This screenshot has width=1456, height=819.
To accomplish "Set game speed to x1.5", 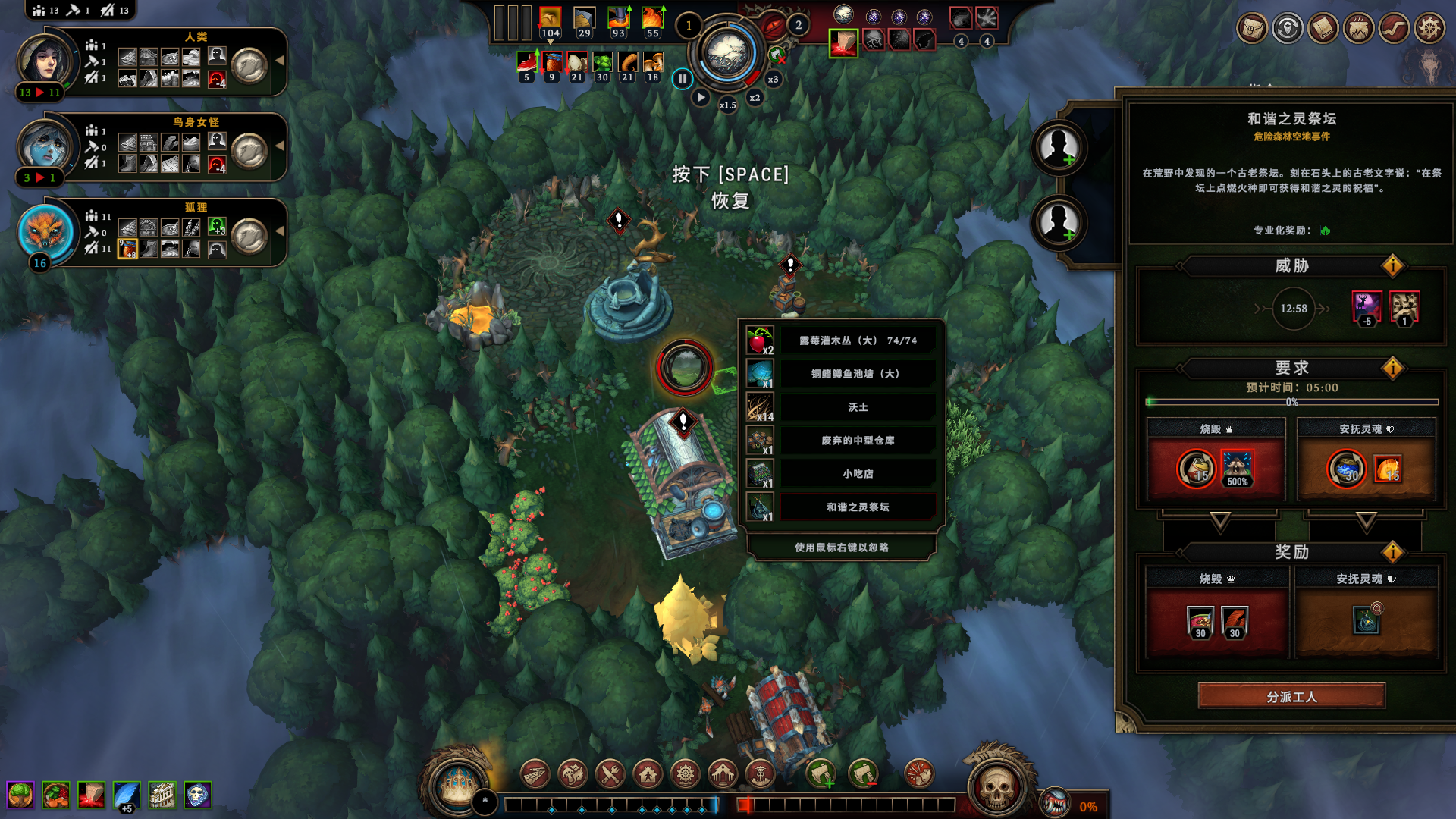I will click(727, 105).
